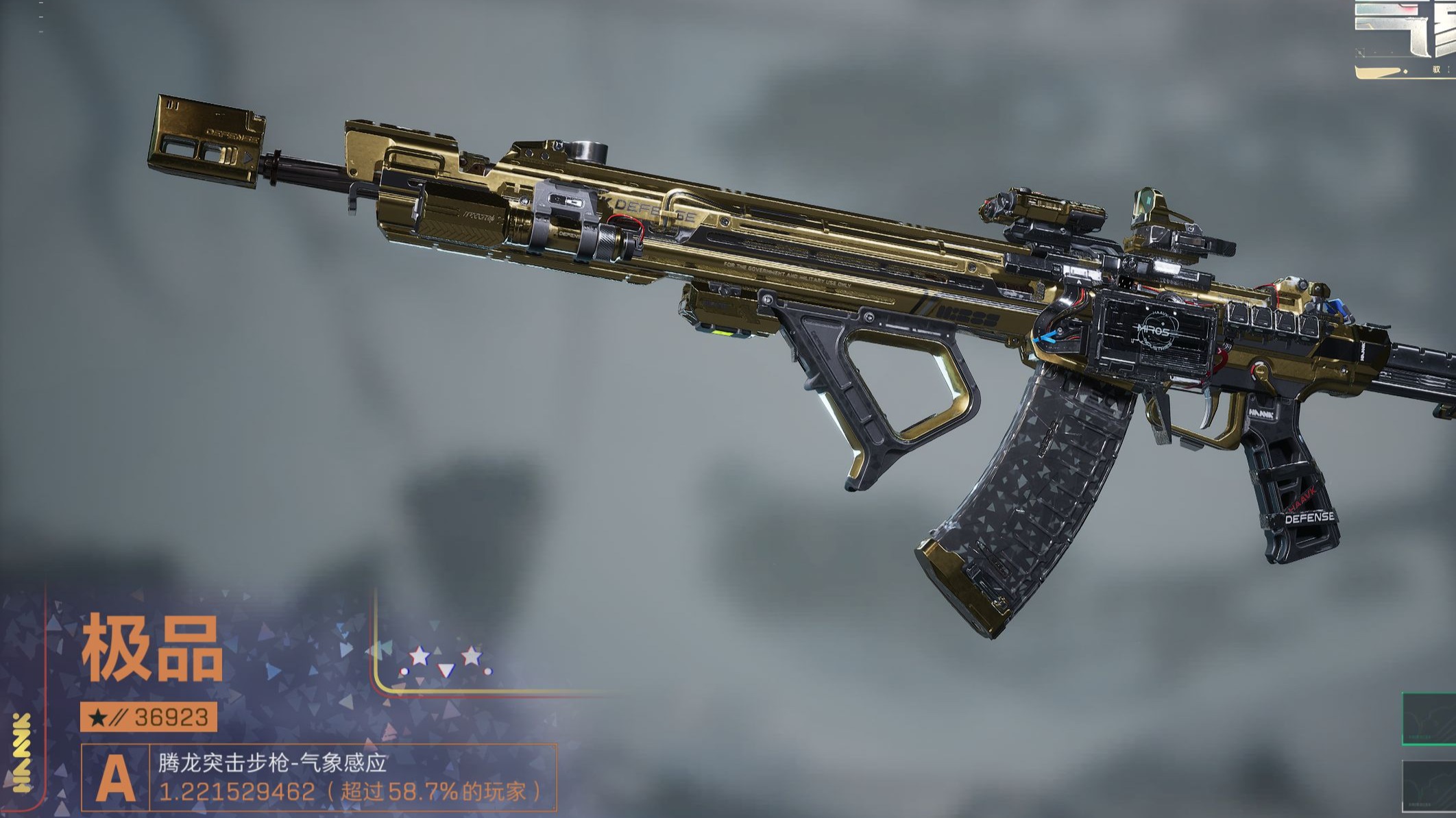The width and height of the screenshot is (1456, 818).
Task: Choose the white-outlined skin thumbnail
Action: [1430, 788]
